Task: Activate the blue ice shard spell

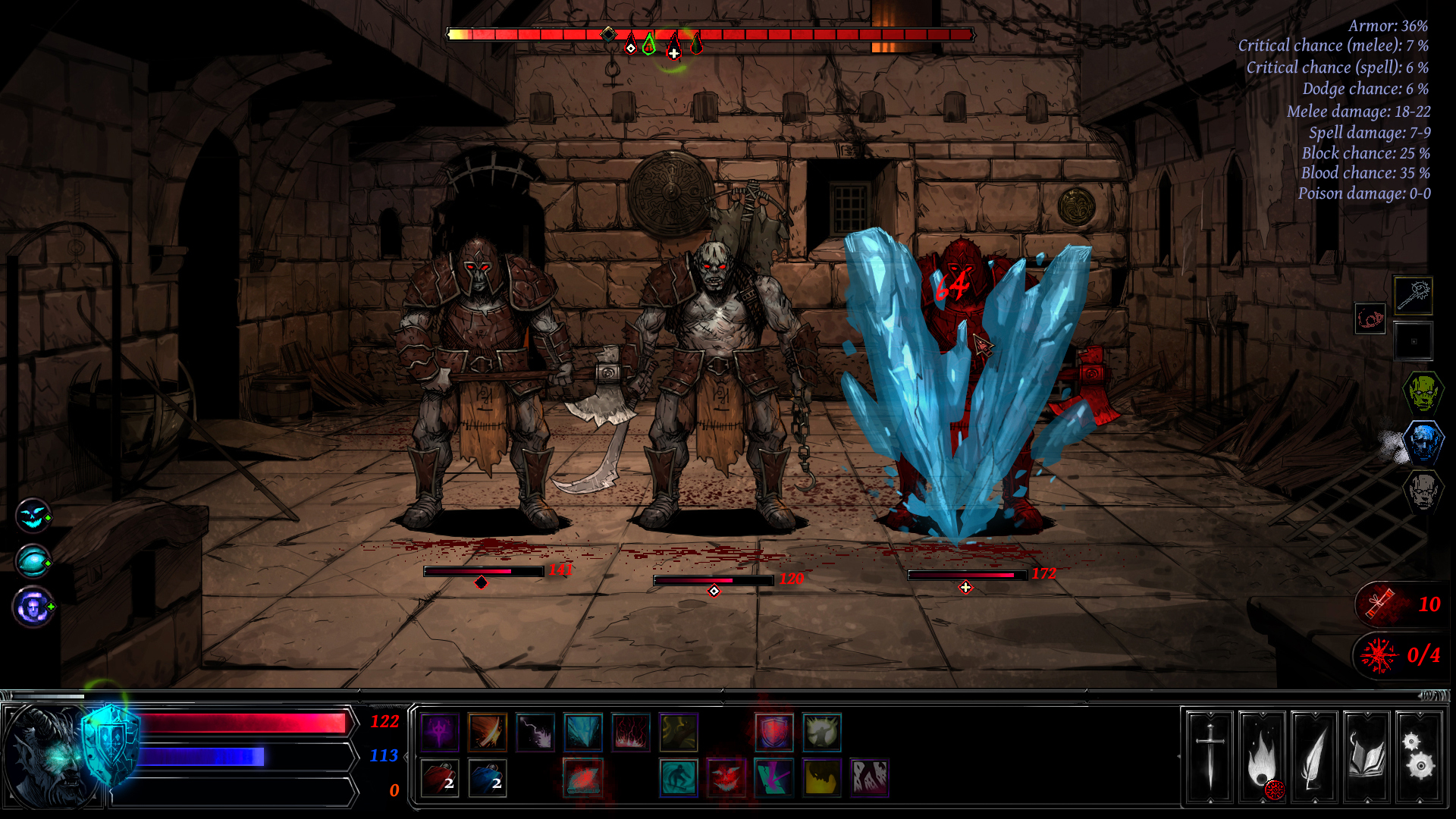Action: click(x=583, y=732)
